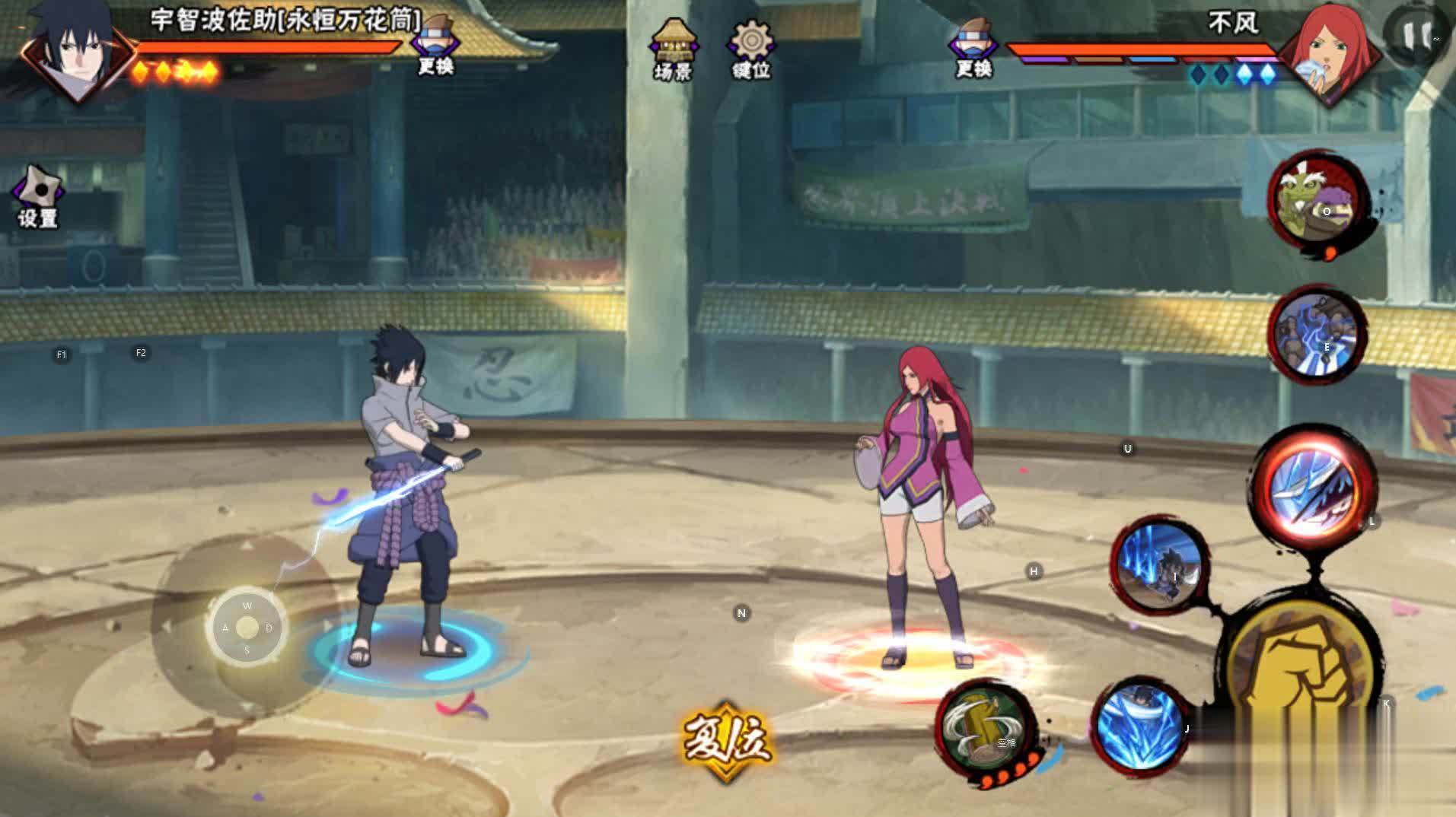Summon the toad scroll ability
This screenshot has width=1456, height=817.
point(1315,199)
